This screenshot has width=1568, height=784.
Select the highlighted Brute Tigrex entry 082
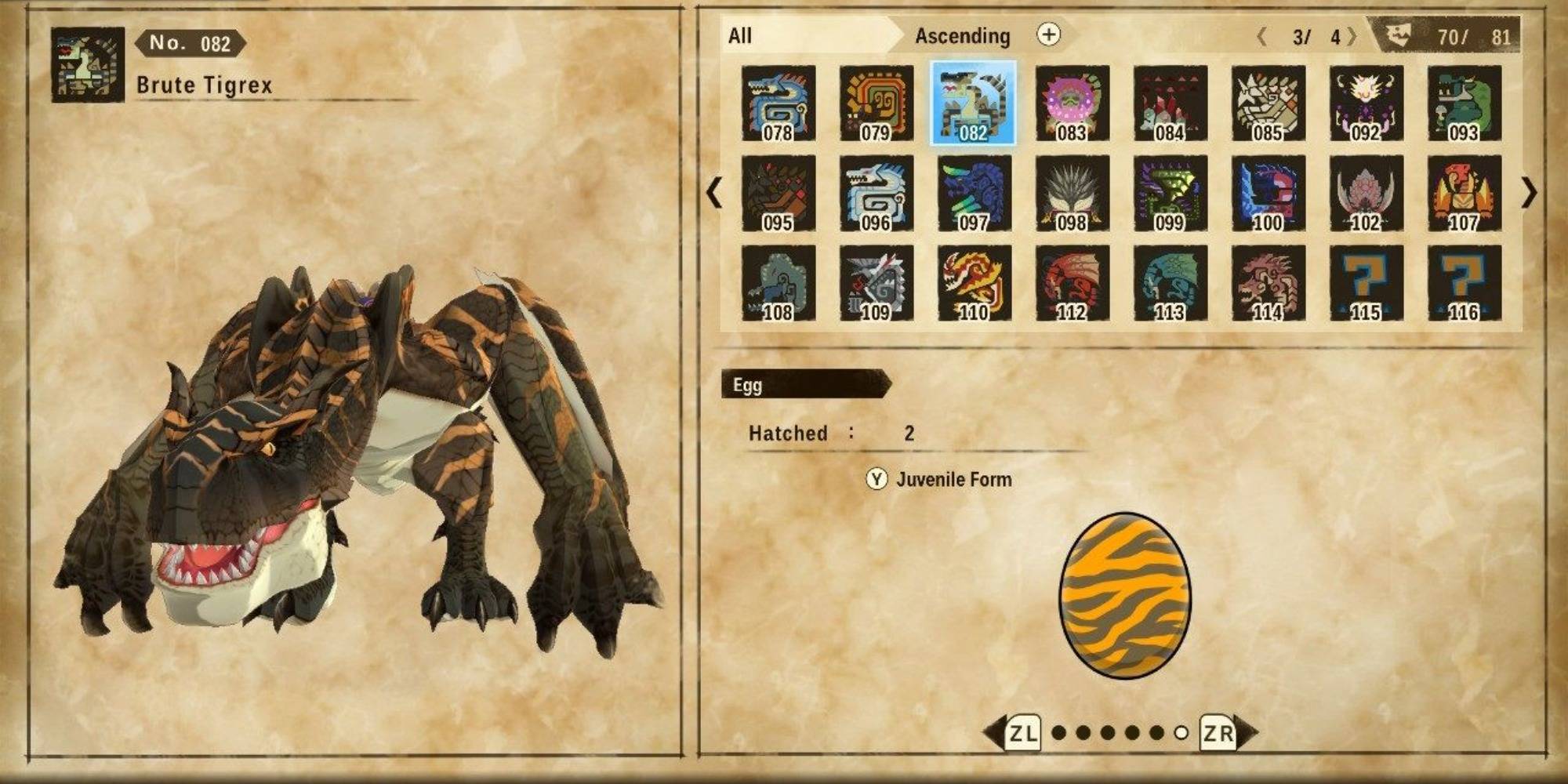pyautogui.click(x=973, y=103)
